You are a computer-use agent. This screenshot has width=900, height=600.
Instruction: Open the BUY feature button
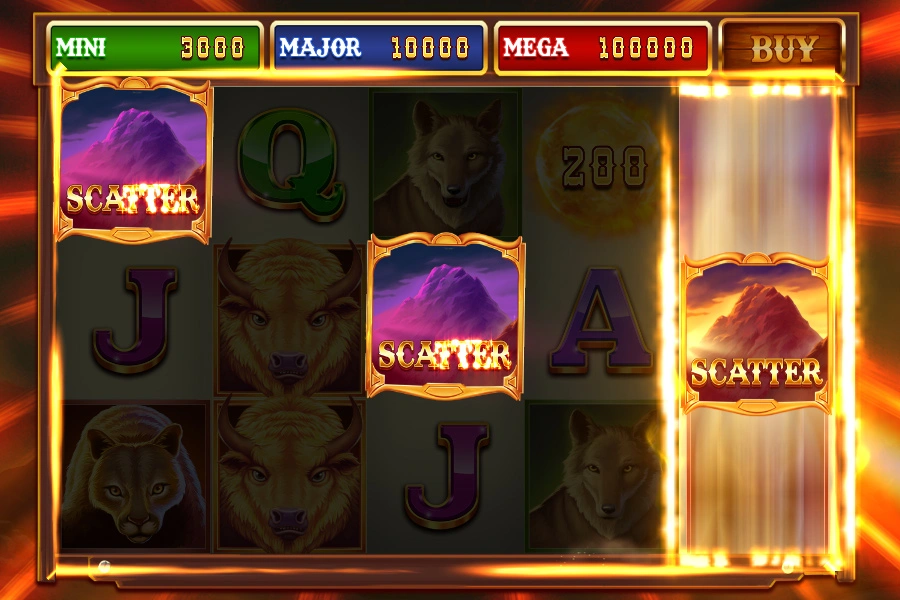point(783,47)
